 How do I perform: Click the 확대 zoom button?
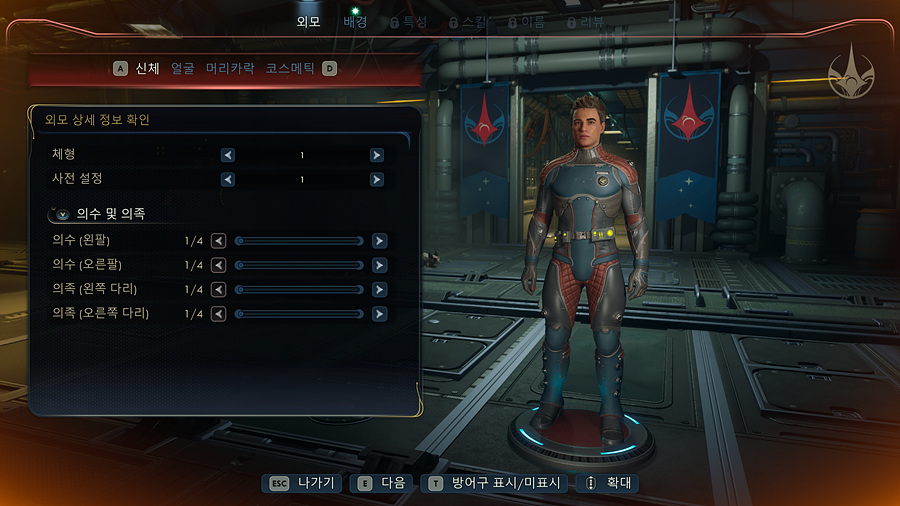pyautogui.click(x=610, y=483)
